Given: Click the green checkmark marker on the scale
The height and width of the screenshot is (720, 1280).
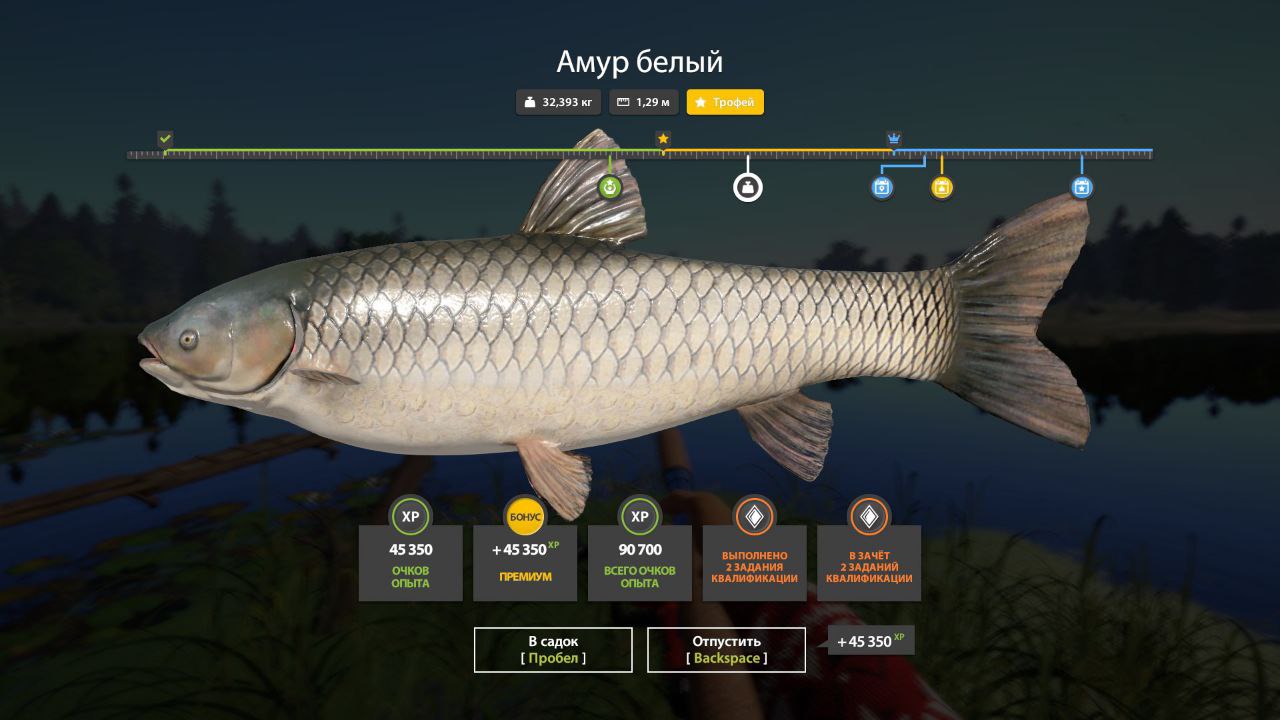Looking at the screenshot, I should tap(165, 138).
